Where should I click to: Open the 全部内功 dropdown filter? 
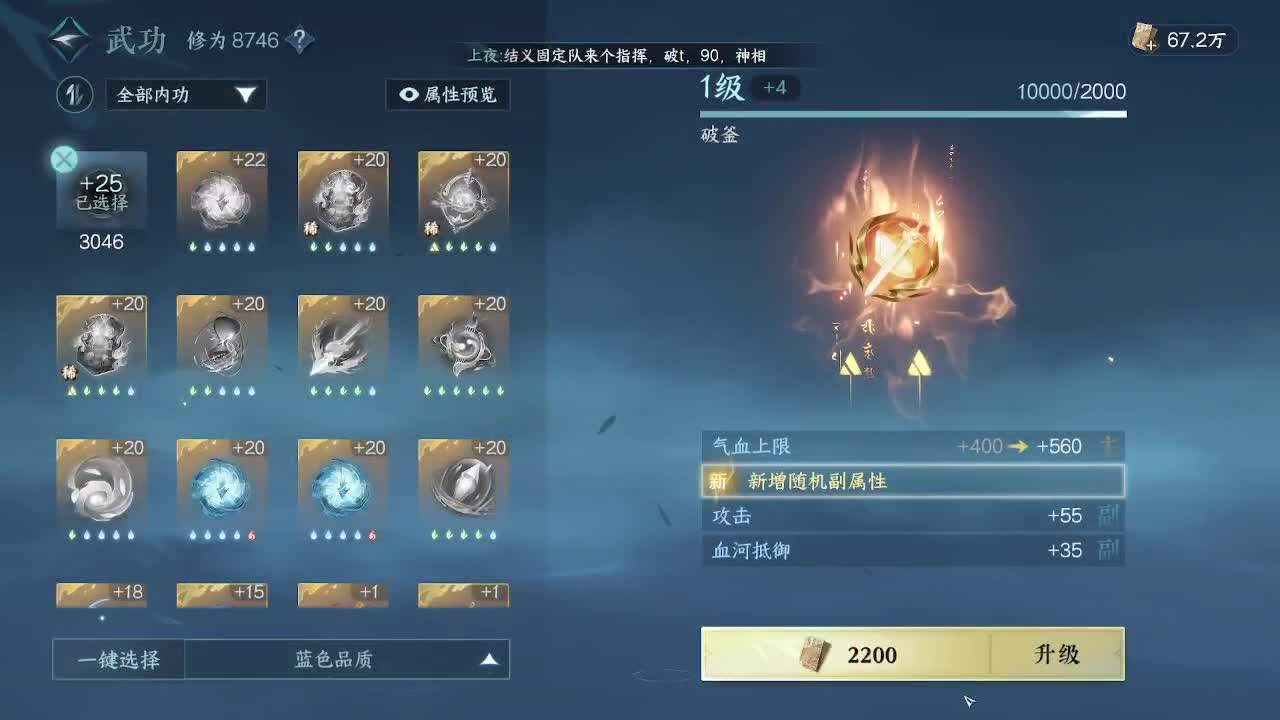tap(185, 95)
